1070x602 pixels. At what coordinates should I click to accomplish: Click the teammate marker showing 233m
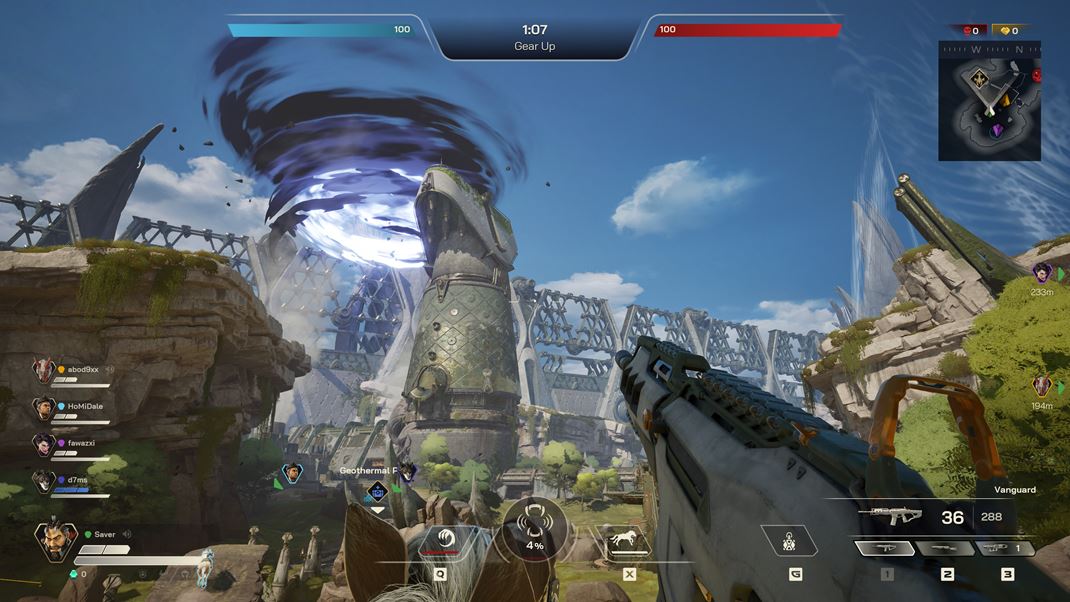click(x=1043, y=273)
